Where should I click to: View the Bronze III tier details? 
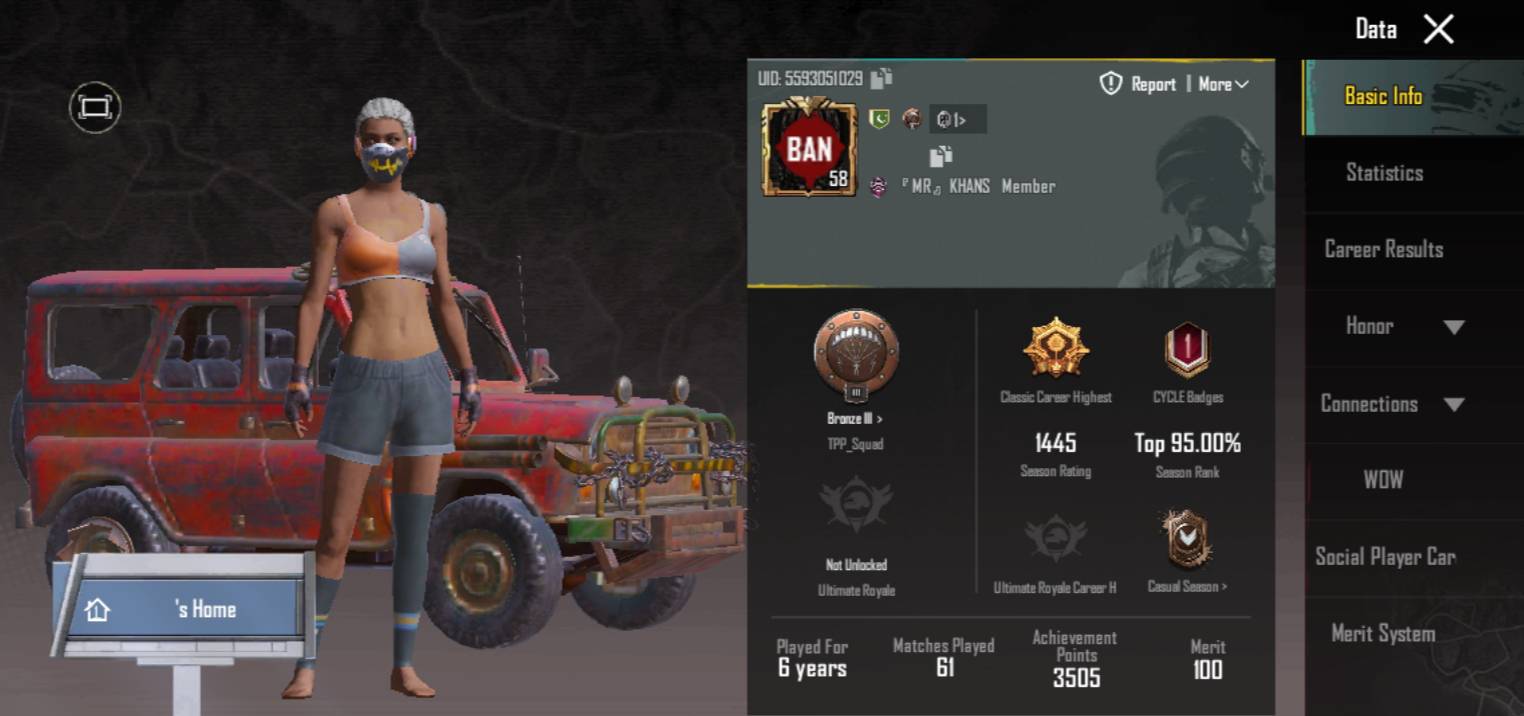855,419
